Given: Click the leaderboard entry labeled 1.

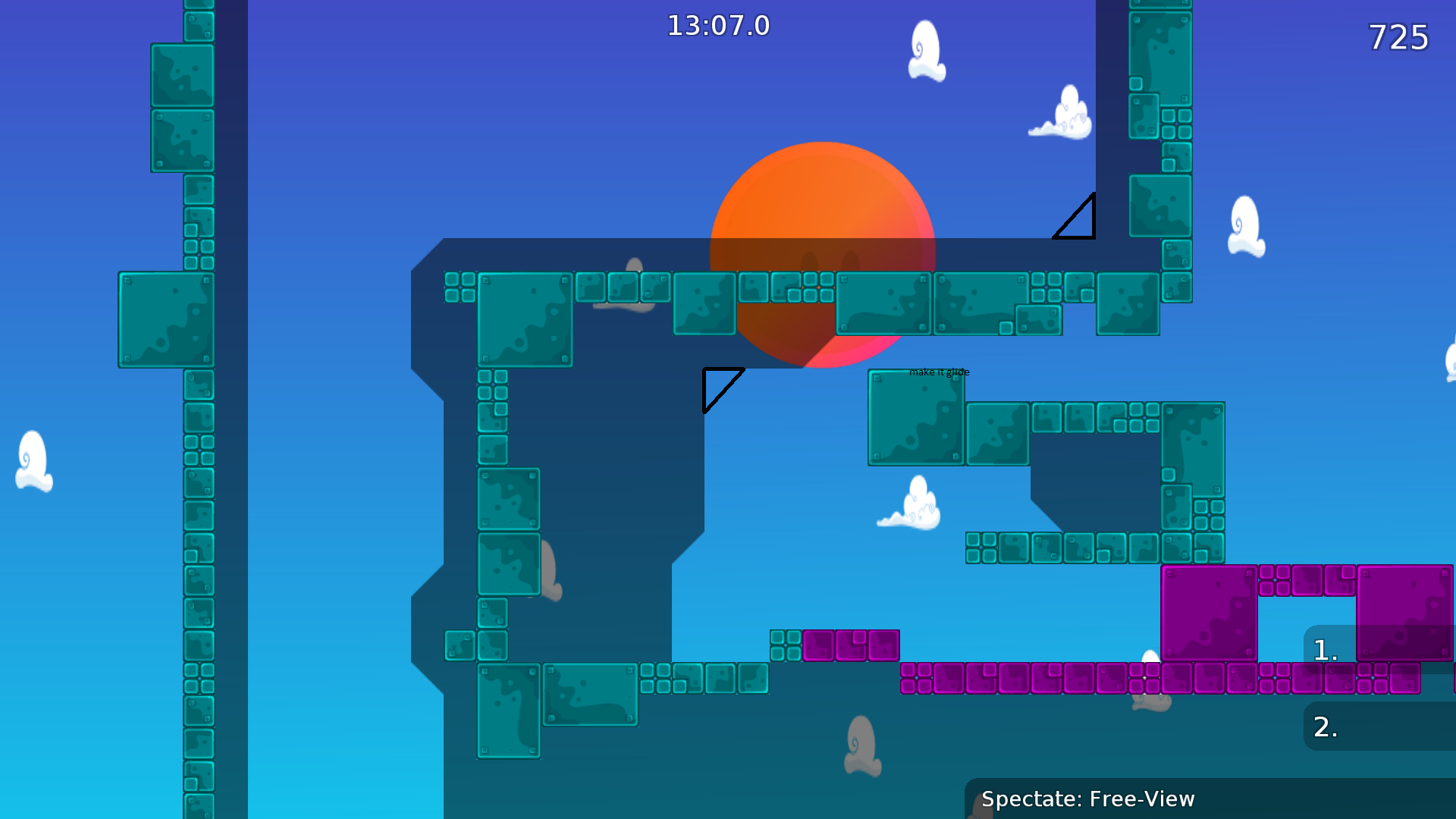Looking at the screenshot, I should (1324, 650).
